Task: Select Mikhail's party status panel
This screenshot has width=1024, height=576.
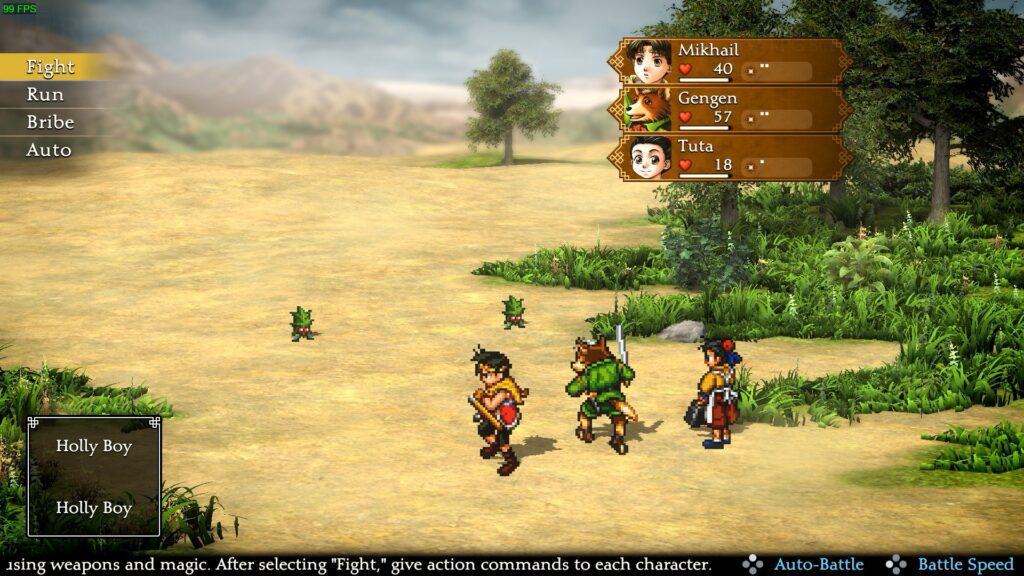Action: 730,61
